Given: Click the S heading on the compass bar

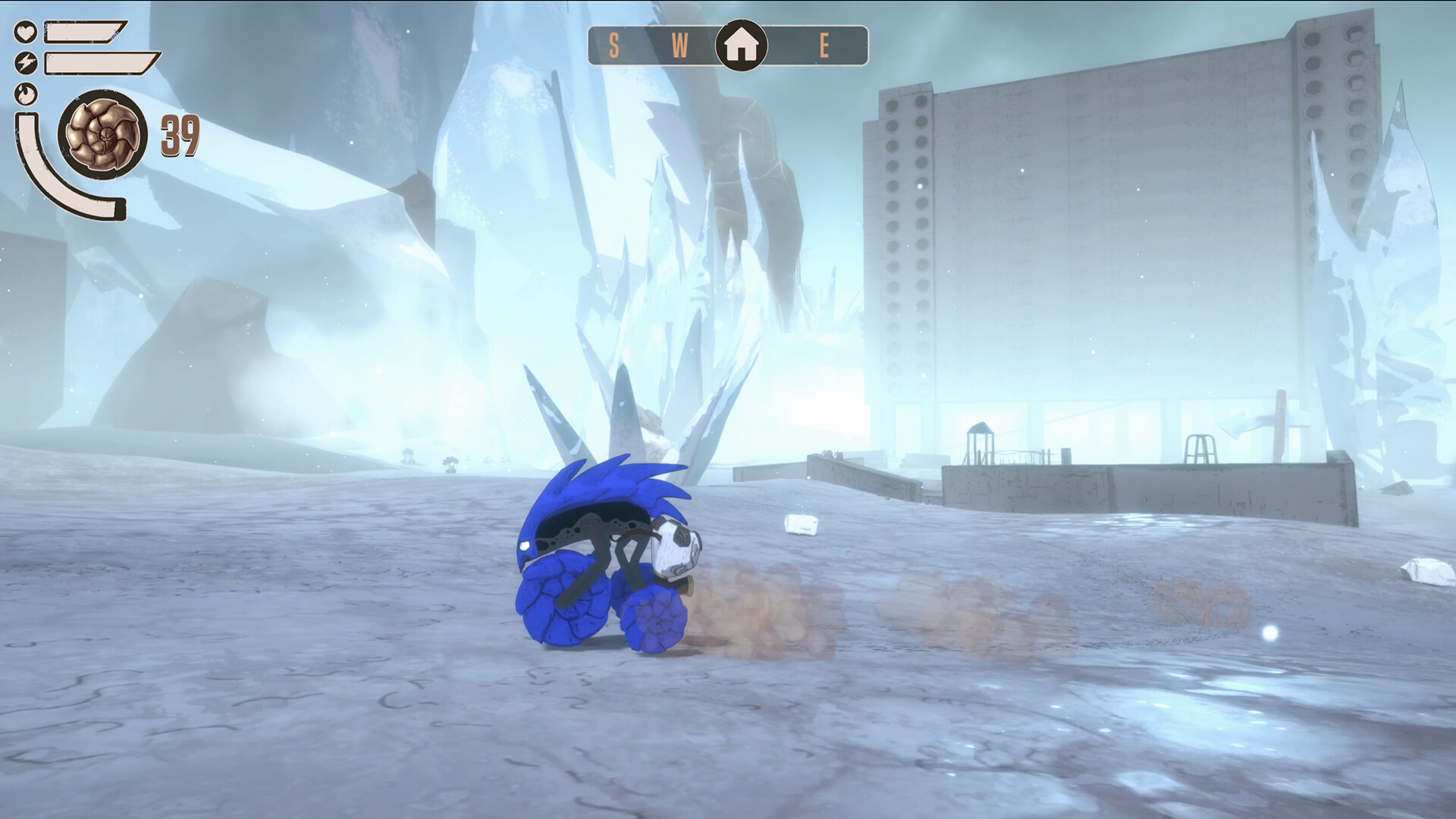Looking at the screenshot, I should (614, 46).
